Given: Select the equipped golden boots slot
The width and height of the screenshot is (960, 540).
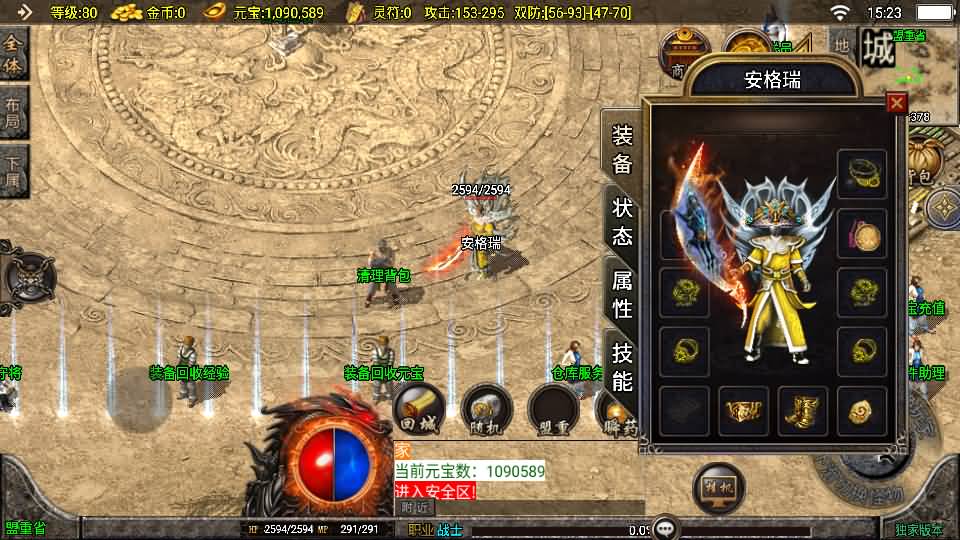Looking at the screenshot, I should (x=802, y=411).
